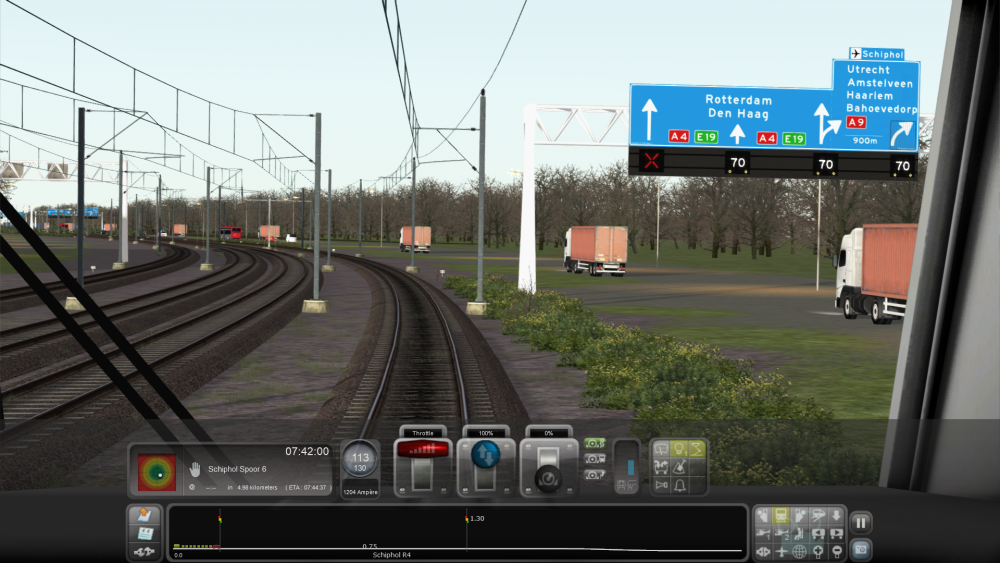1000x563 pixels.
Task: Click the zoom-in plus camera icon
Action: coord(817,551)
